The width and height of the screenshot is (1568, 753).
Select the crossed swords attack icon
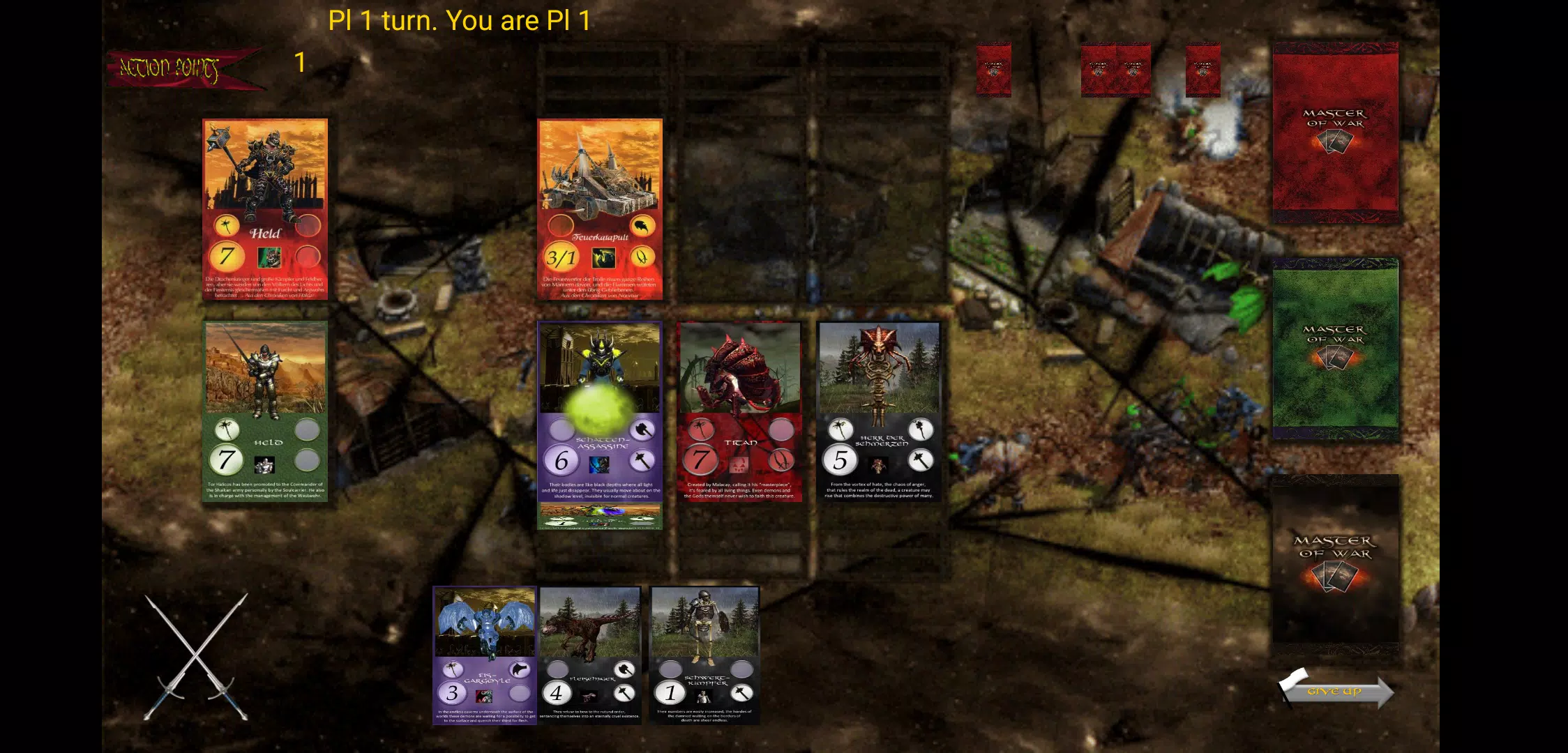tap(196, 656)
